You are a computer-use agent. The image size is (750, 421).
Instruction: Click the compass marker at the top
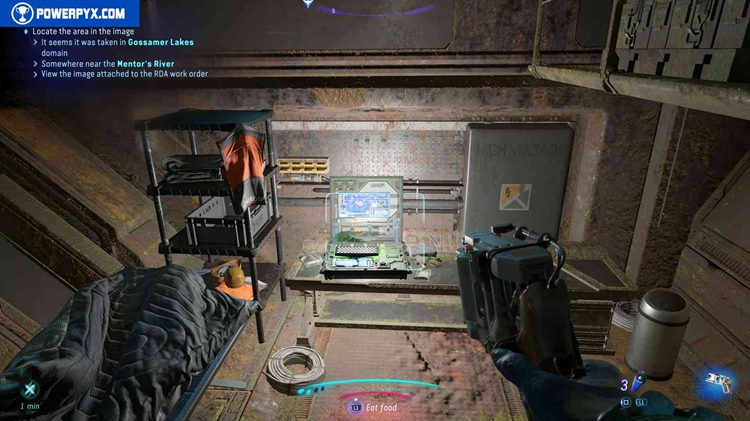[308, 4]
